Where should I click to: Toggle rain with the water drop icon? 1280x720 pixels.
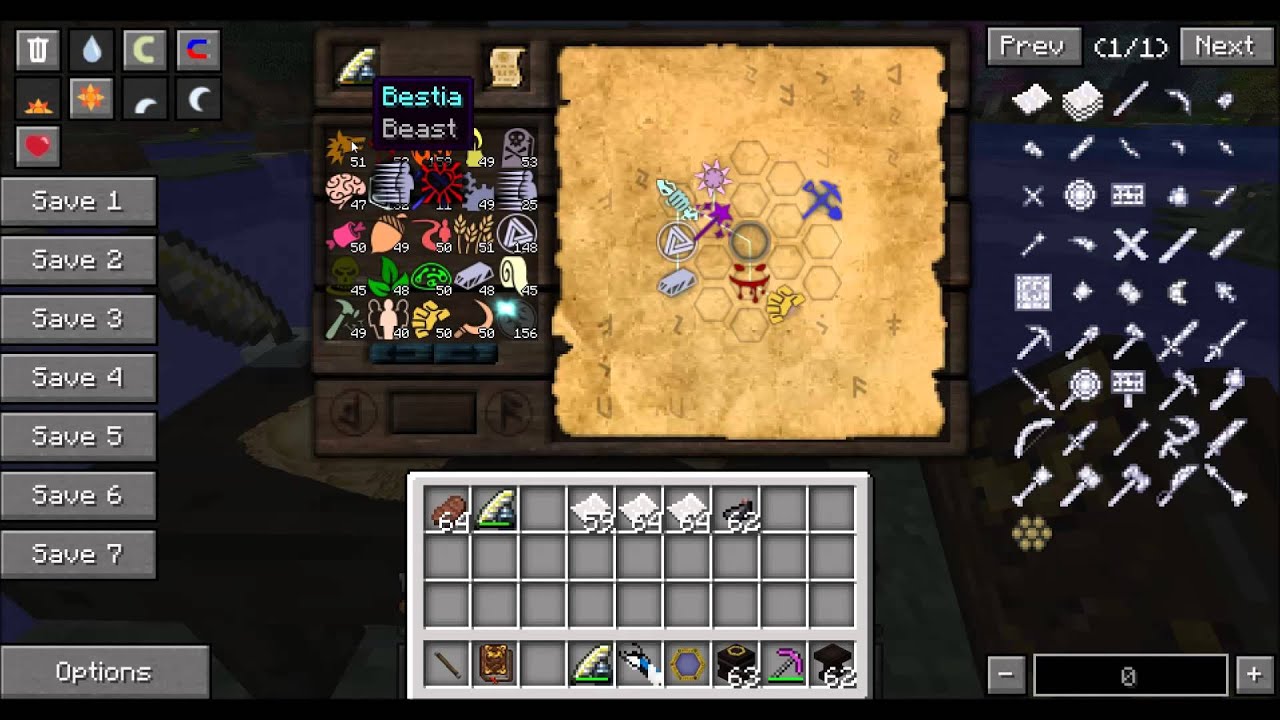click(x=92, y=50)
